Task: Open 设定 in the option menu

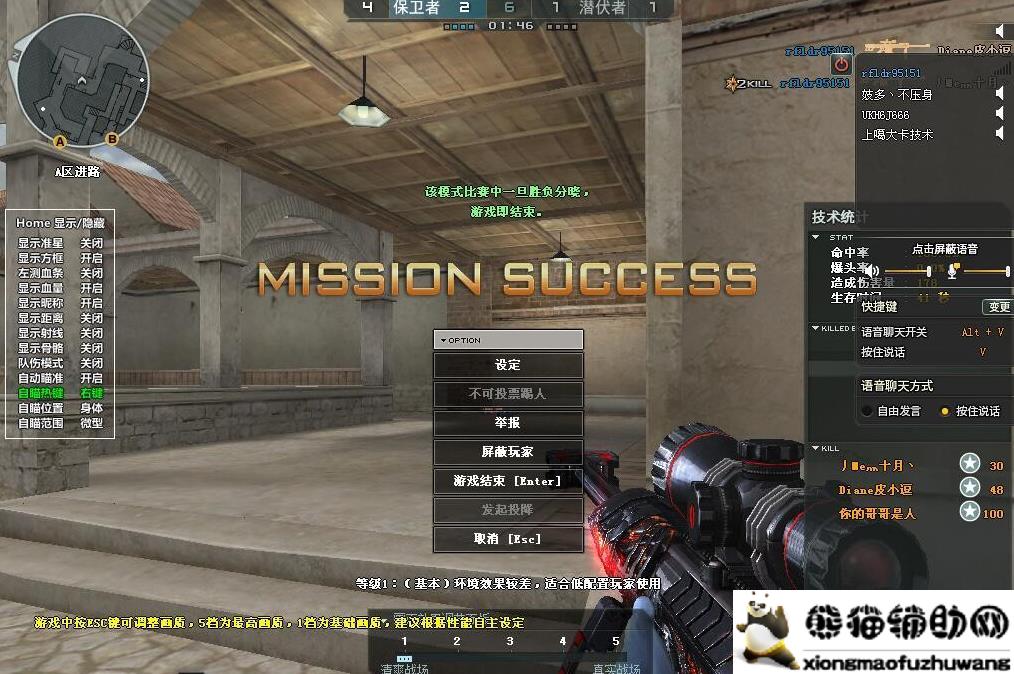Action: pyautogui.click(x=508, y=365)
